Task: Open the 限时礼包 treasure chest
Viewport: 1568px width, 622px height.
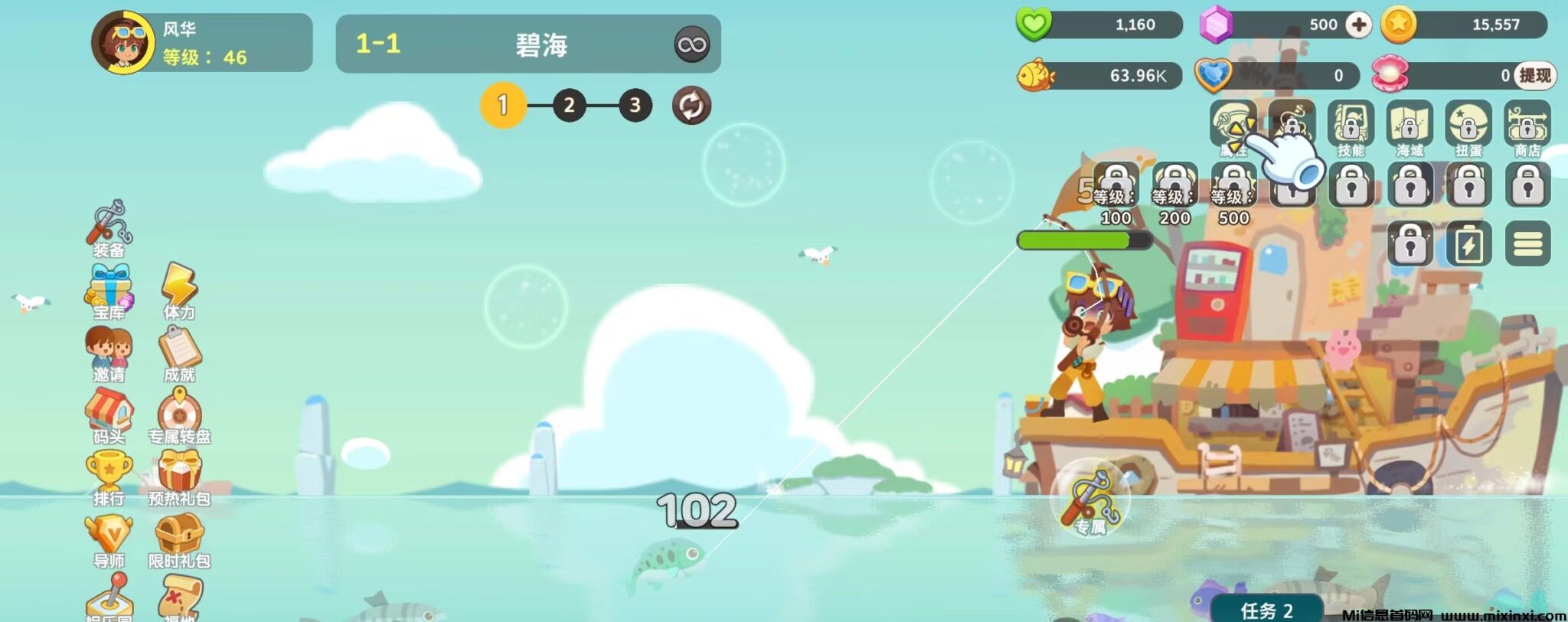Action: 179,539
